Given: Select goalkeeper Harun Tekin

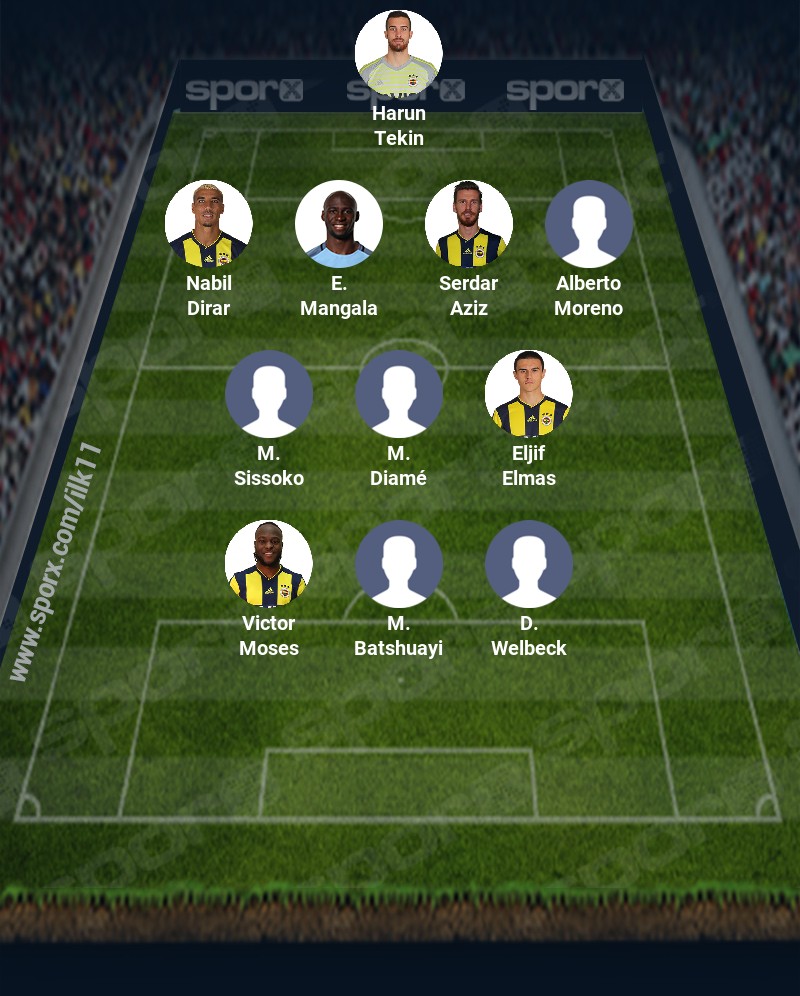Looking at the screenshot, I should 399,54.
